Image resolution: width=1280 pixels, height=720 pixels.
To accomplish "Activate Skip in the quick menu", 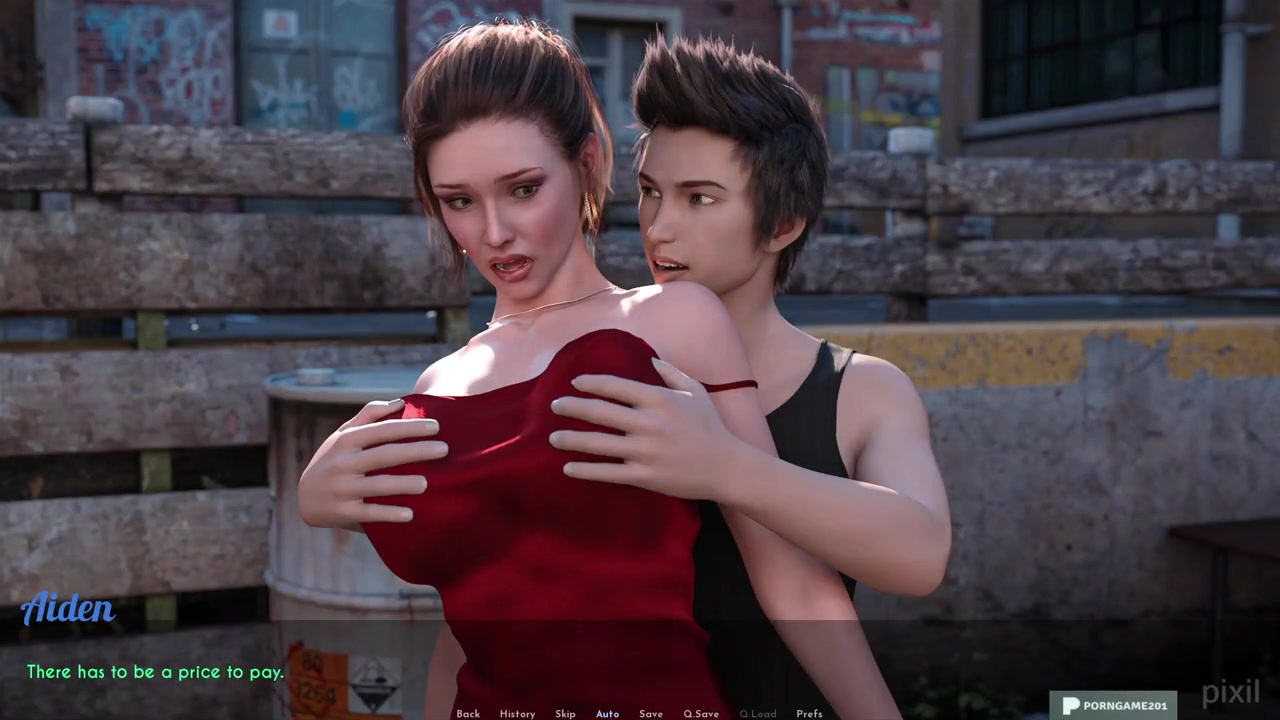I will 565,714.
